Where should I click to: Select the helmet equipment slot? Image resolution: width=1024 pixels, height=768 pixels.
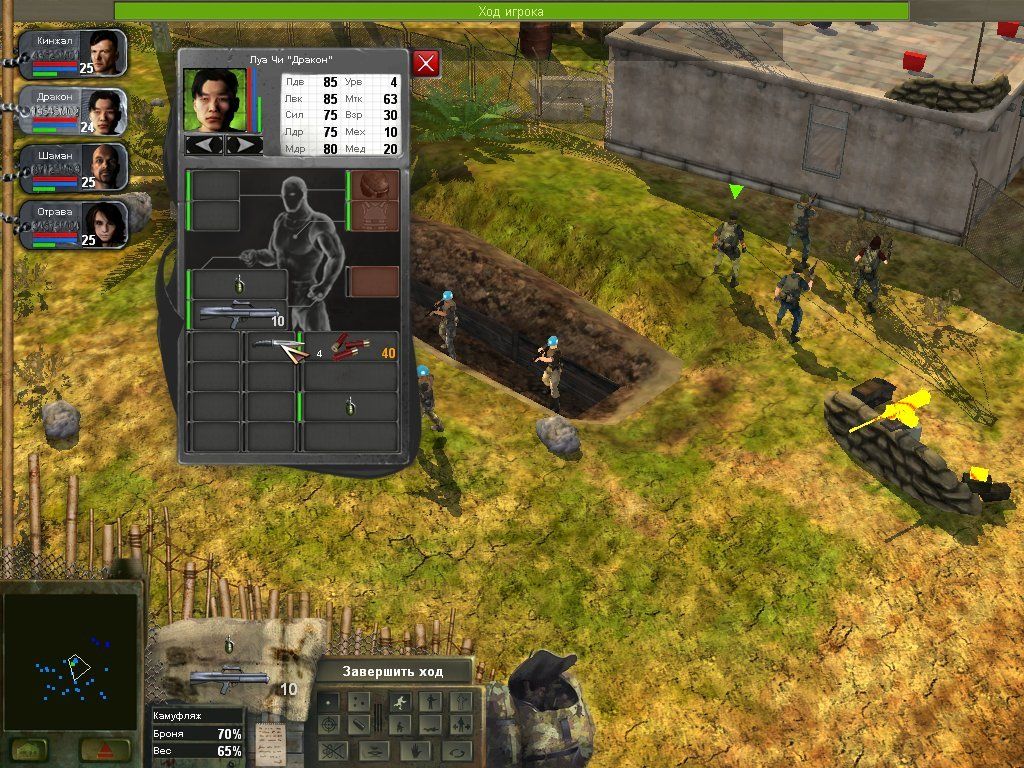point(374,186)
